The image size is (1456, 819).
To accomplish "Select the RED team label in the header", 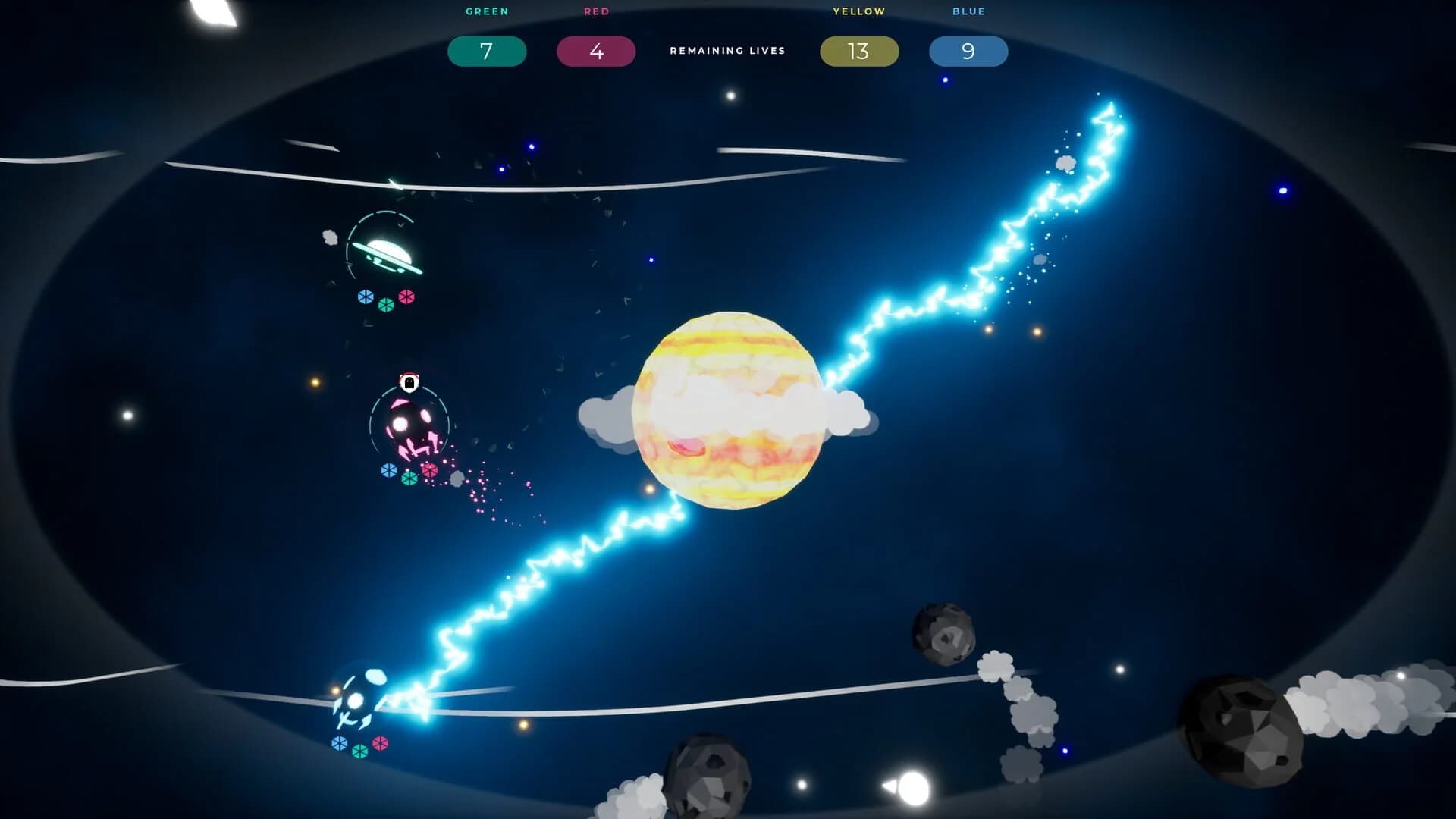I will 596,11.
